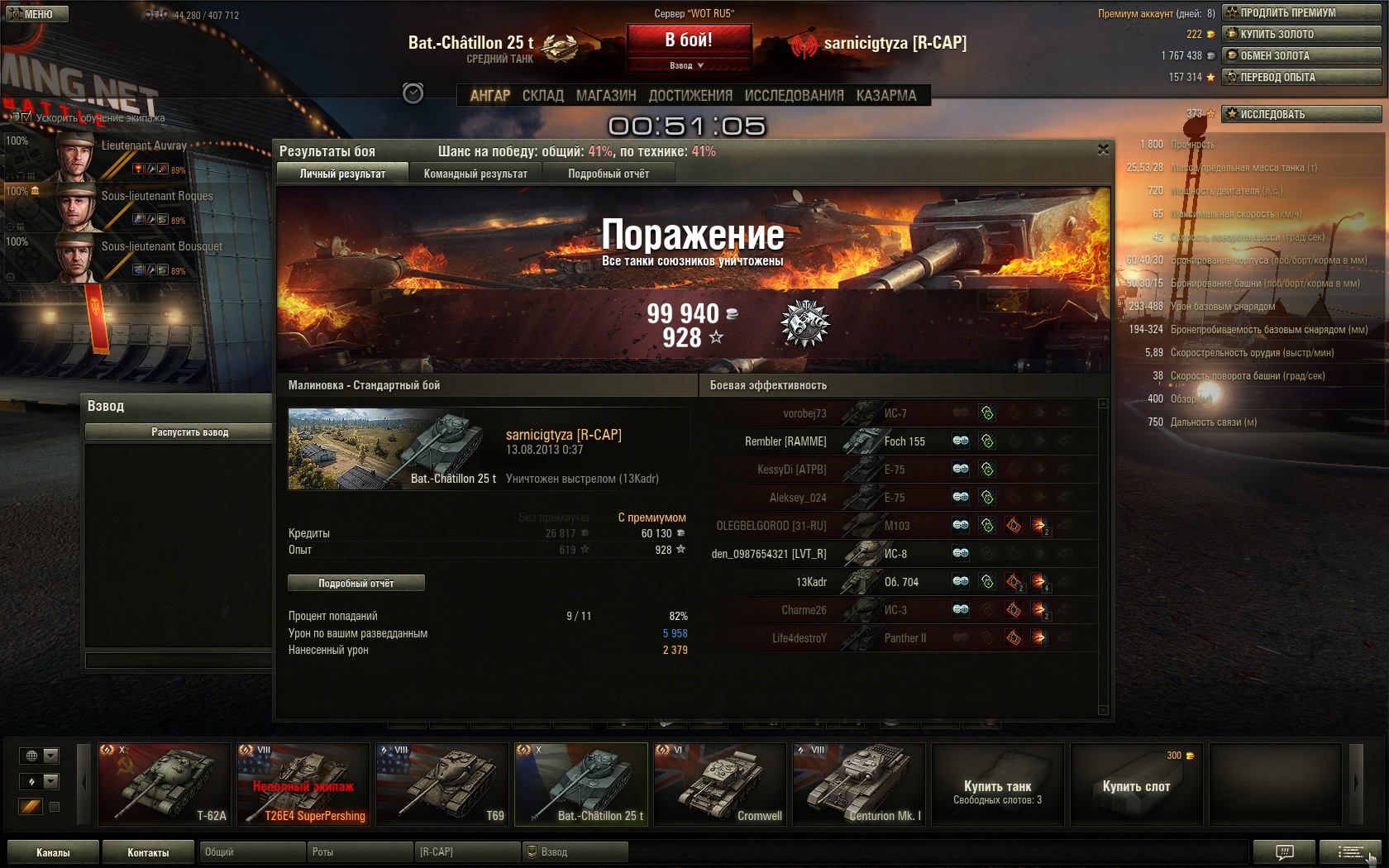The image size is (1389, 868).
Task: Open the Казарма section
Action: (x=886, y=96)
